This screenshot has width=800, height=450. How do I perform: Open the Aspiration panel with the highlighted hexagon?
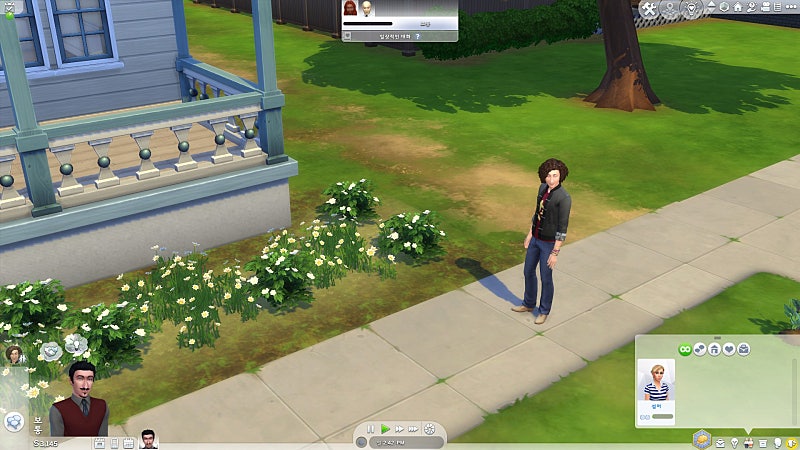[702, 439]
